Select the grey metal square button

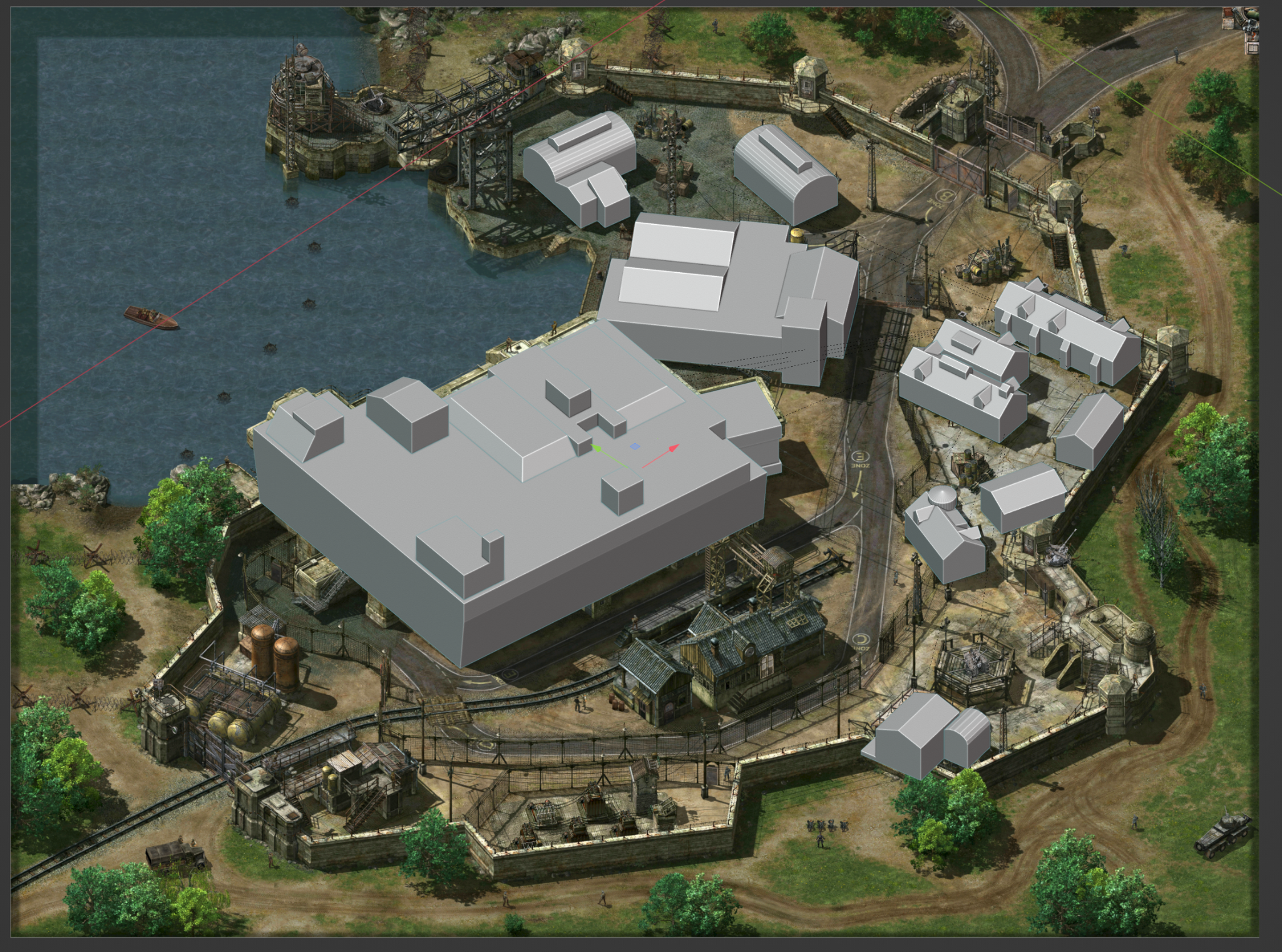[1228, 24]
